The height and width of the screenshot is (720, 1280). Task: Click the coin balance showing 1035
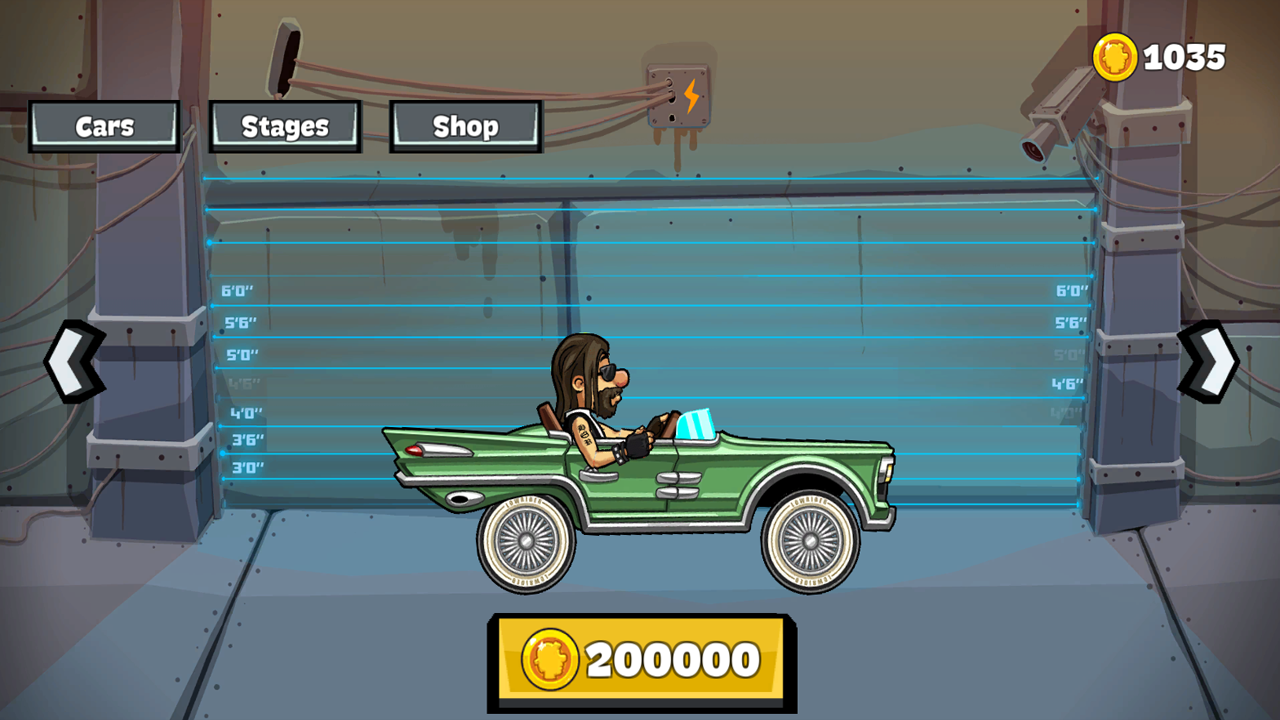coord(1186,57)
